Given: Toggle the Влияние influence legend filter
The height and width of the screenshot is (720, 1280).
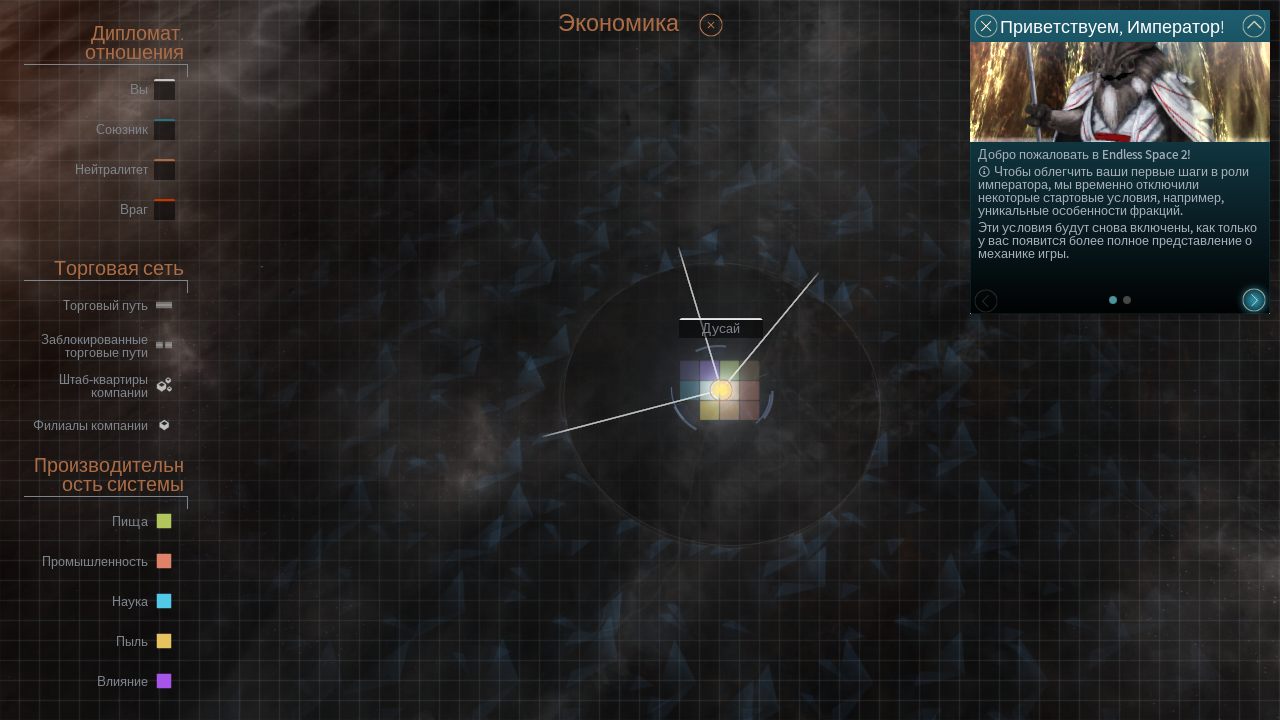Looking at the screenshot, I should (164, 681).
